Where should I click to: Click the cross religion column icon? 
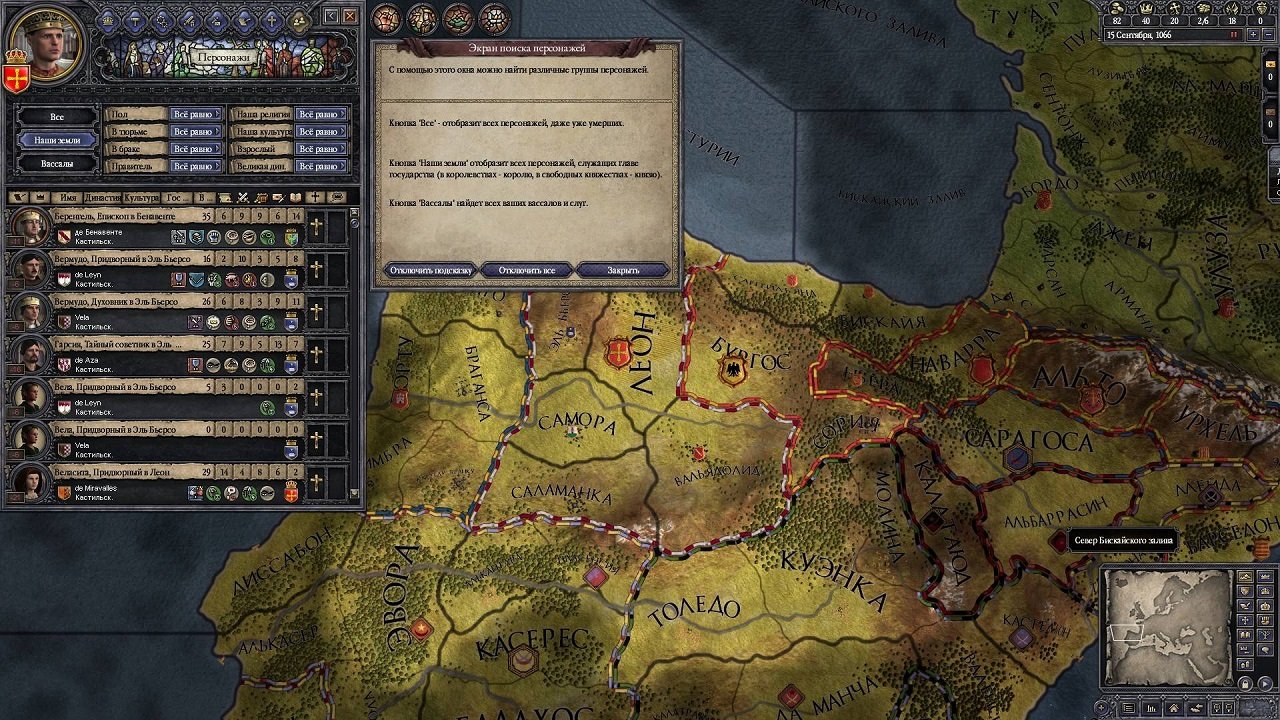point(315,199)
